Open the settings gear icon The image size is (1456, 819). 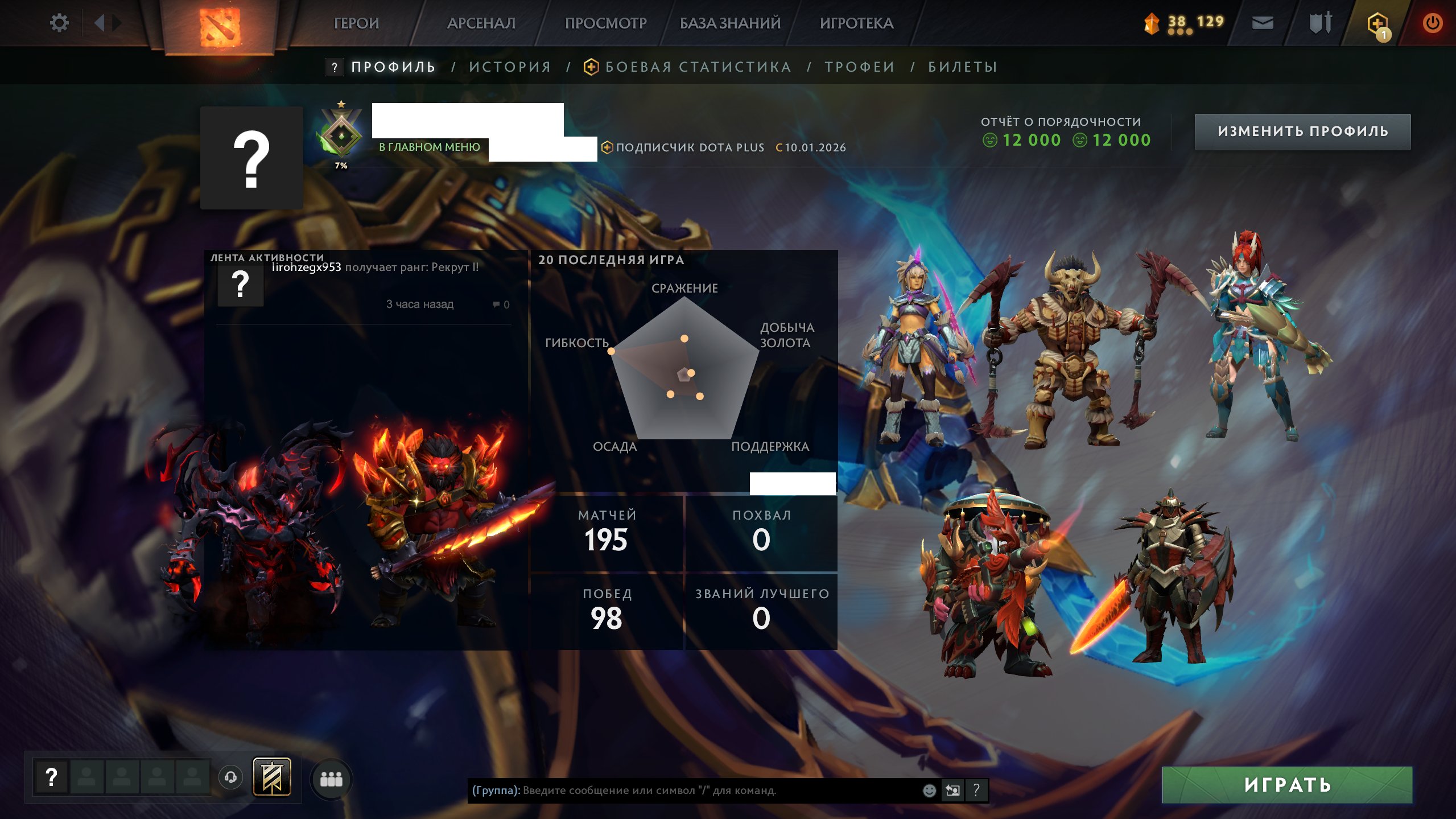coord(59,22)
